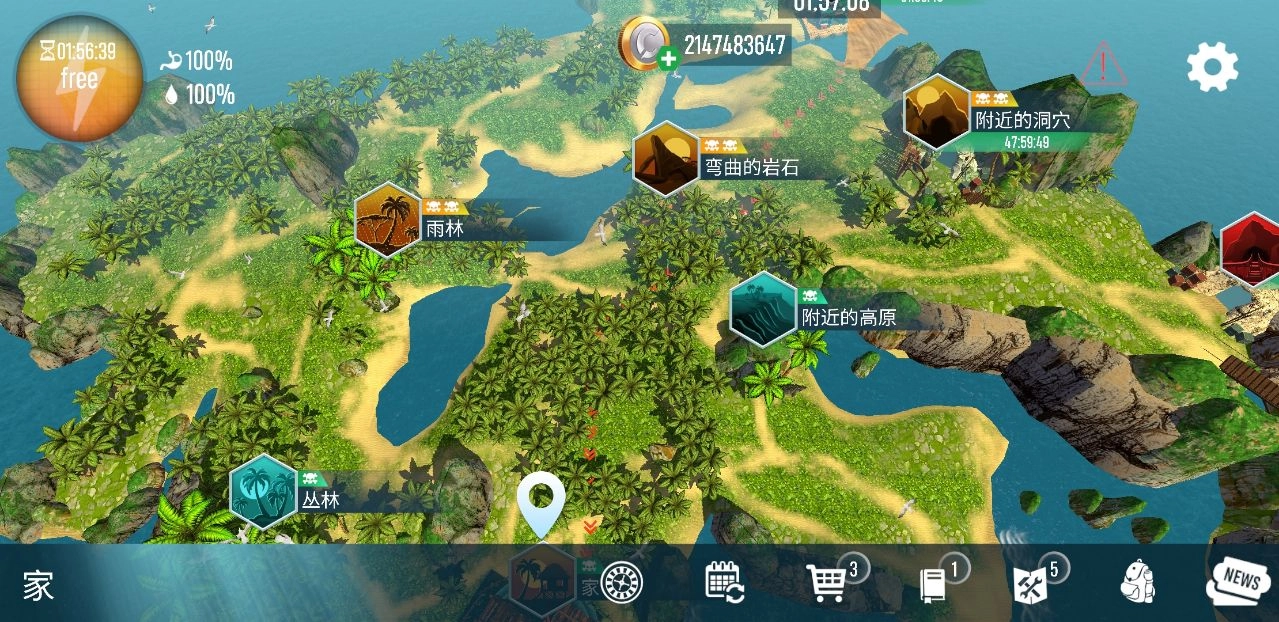Viewport: 1279px width, 622px height.
Task: Add coins with the green plus
Action: [x=668, y=59]
